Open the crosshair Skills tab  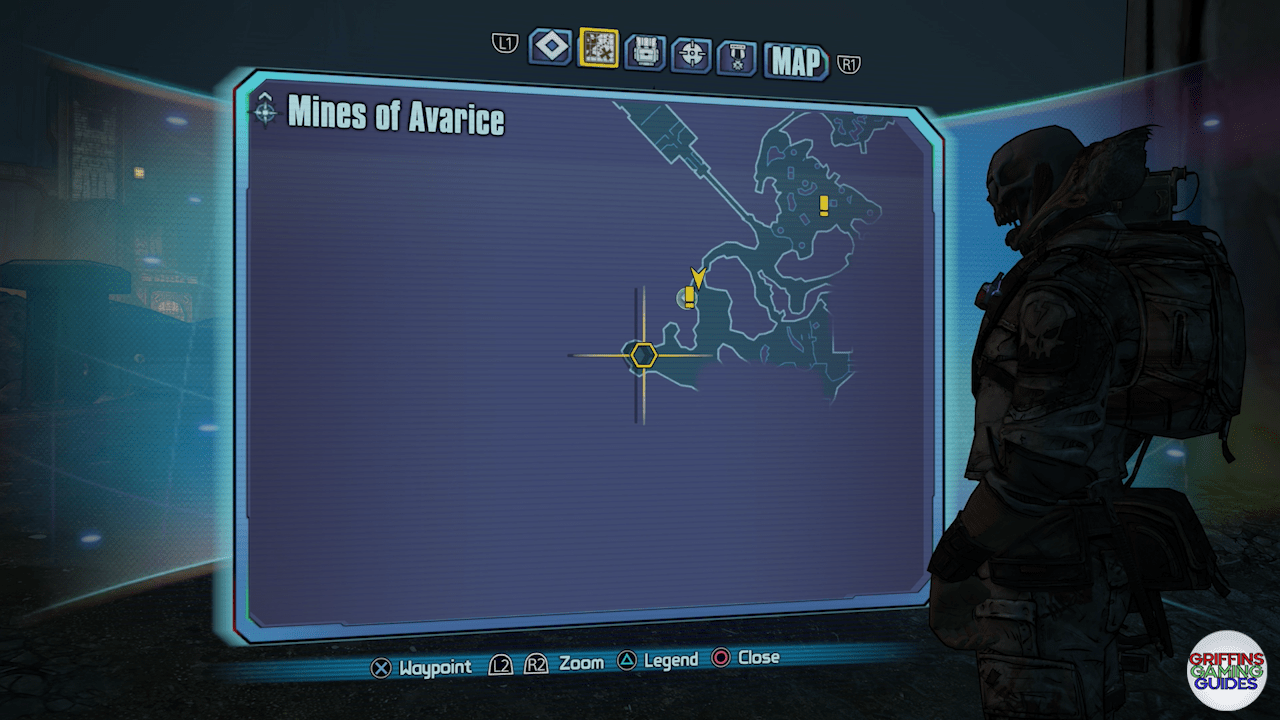click(691, 54)
